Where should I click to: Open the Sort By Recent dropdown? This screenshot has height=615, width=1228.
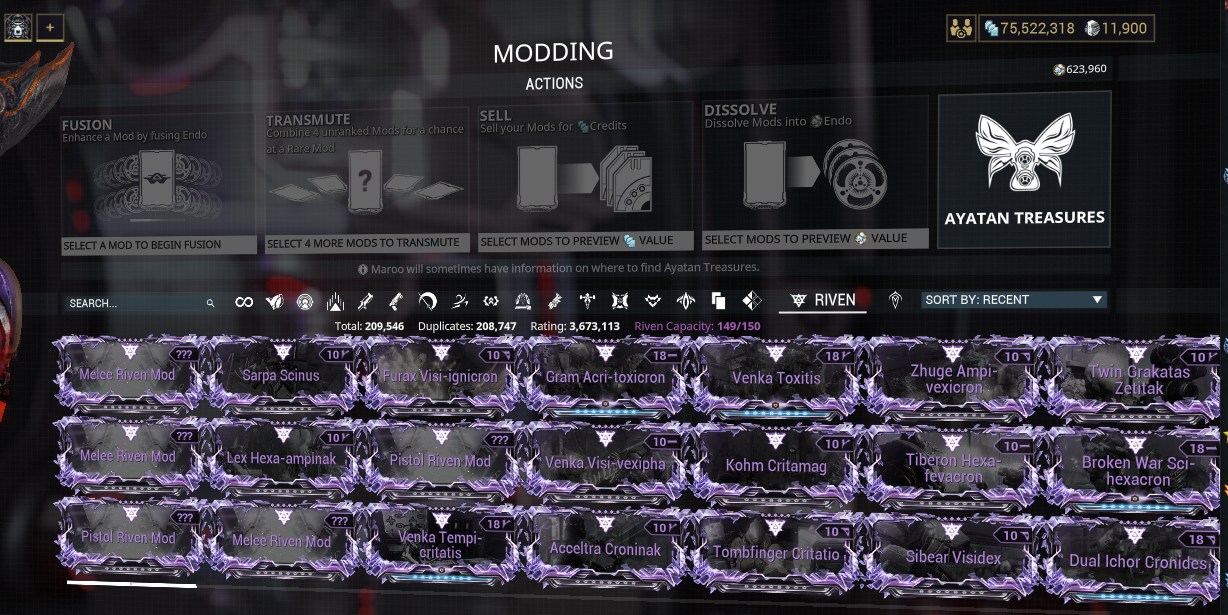point(1014,300)
